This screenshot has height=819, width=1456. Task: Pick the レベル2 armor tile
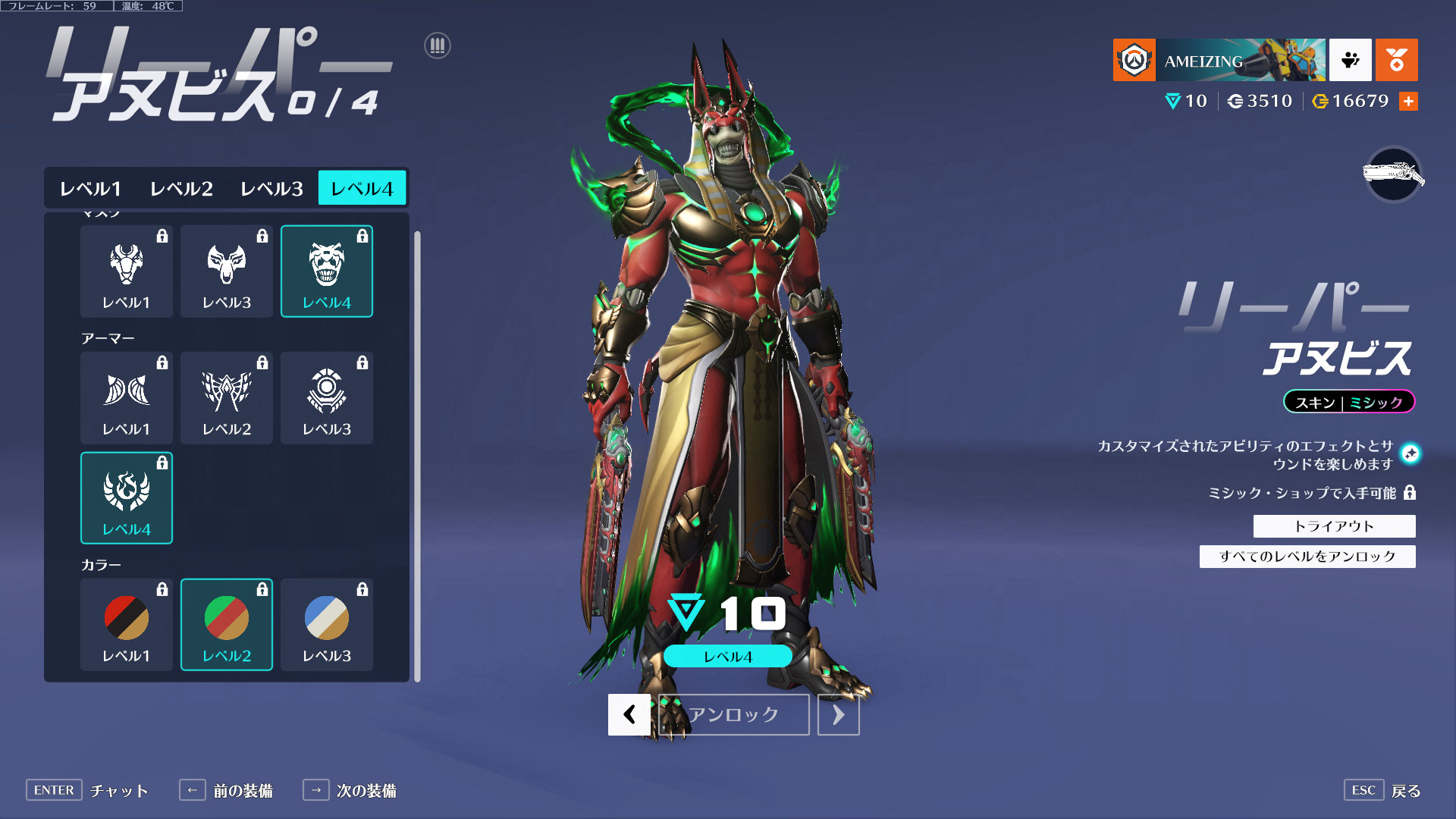[x=227, y=397]
